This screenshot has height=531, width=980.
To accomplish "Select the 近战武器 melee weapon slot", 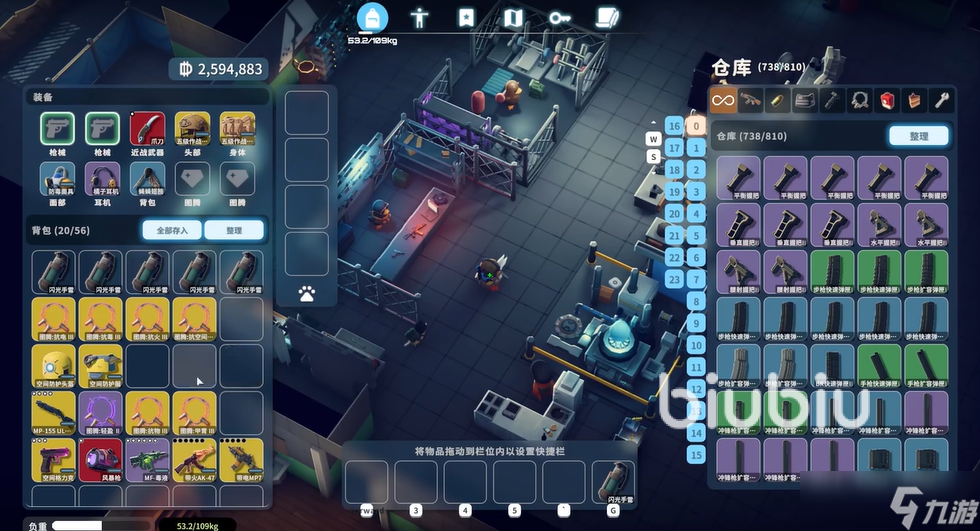I will pyautogui.click(x=148, y=129).
